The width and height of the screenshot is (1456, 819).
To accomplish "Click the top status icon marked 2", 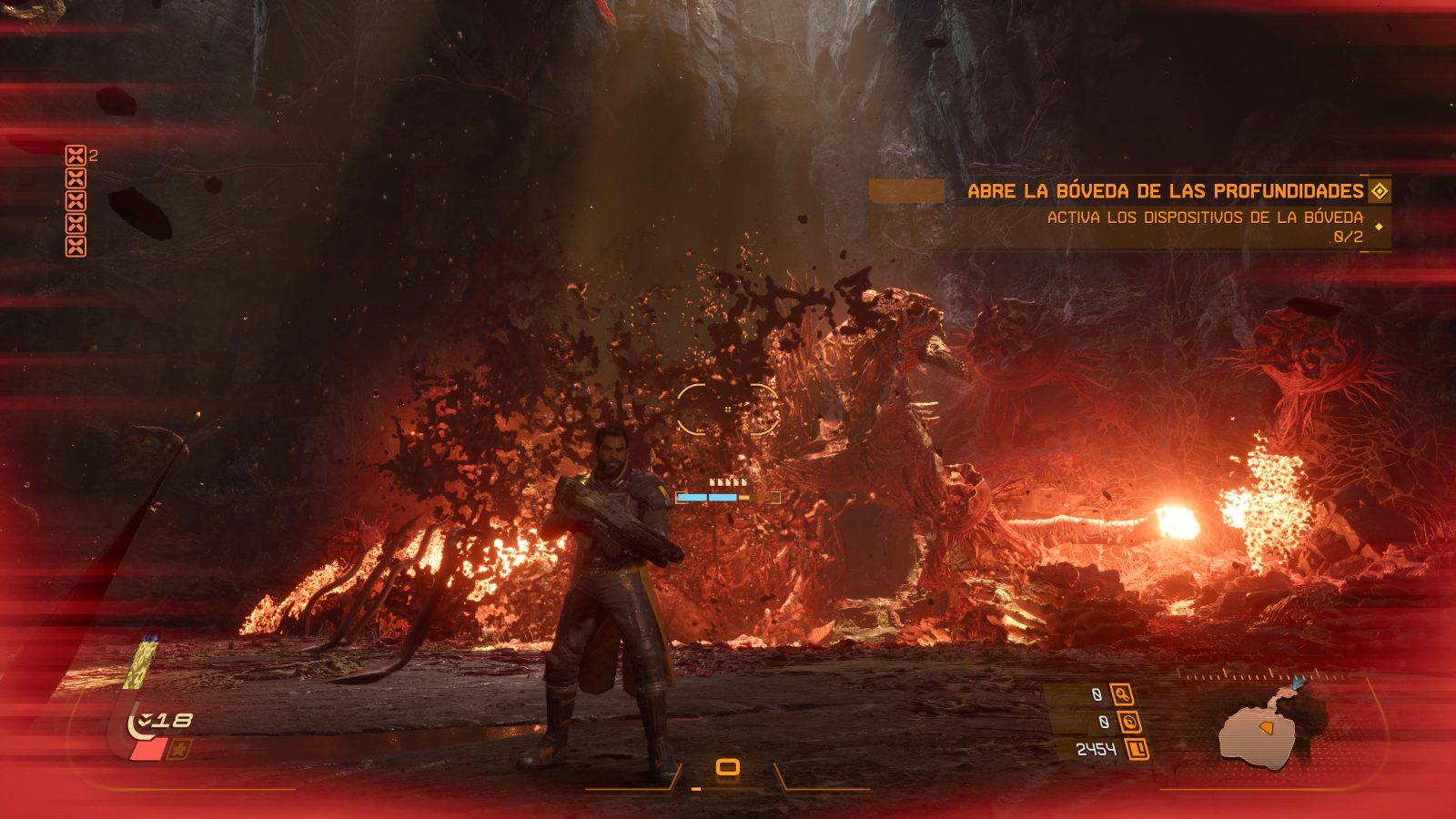I will click(76, 156).
